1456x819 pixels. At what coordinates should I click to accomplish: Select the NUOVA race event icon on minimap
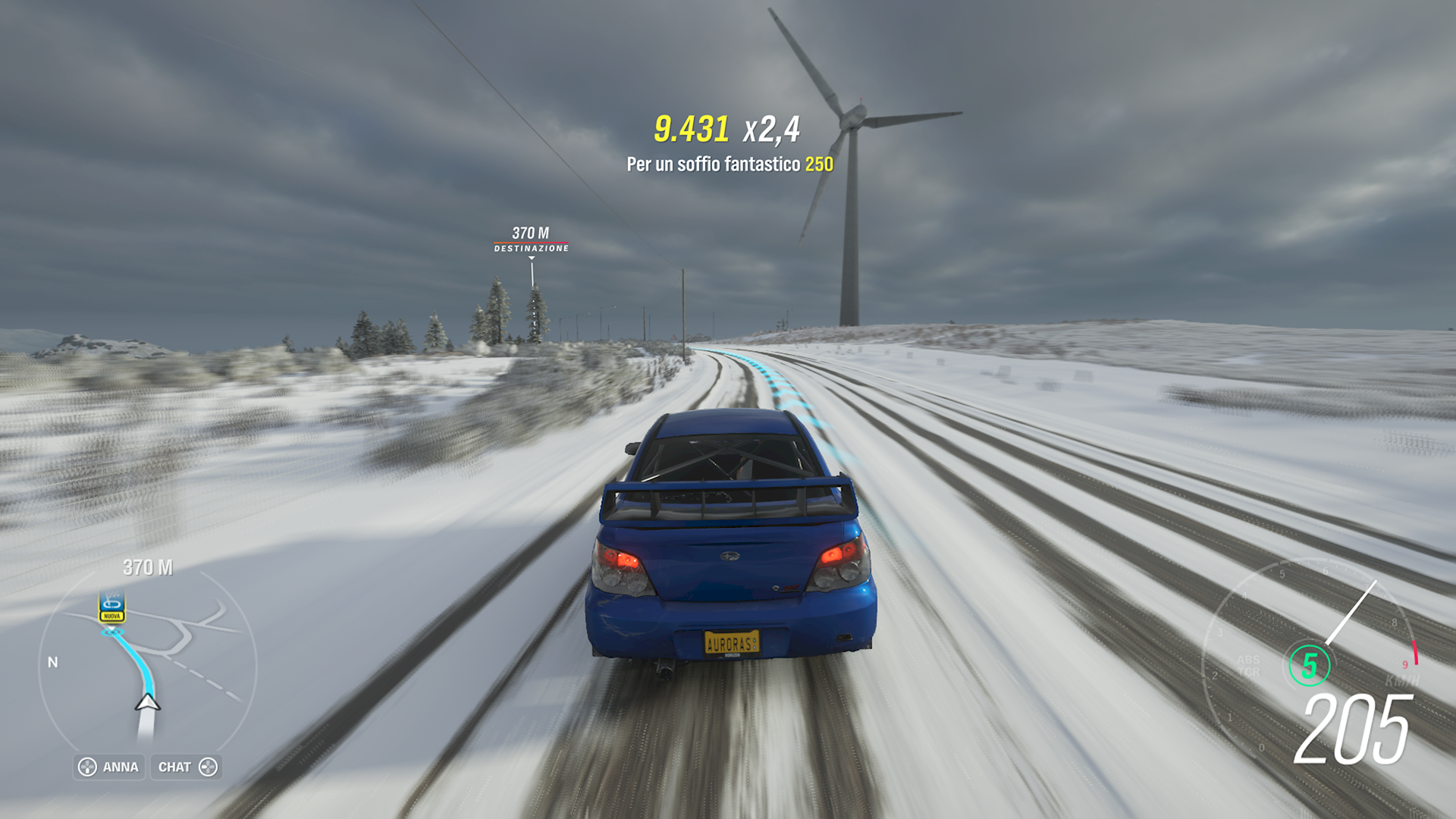(x=112, y=610)
